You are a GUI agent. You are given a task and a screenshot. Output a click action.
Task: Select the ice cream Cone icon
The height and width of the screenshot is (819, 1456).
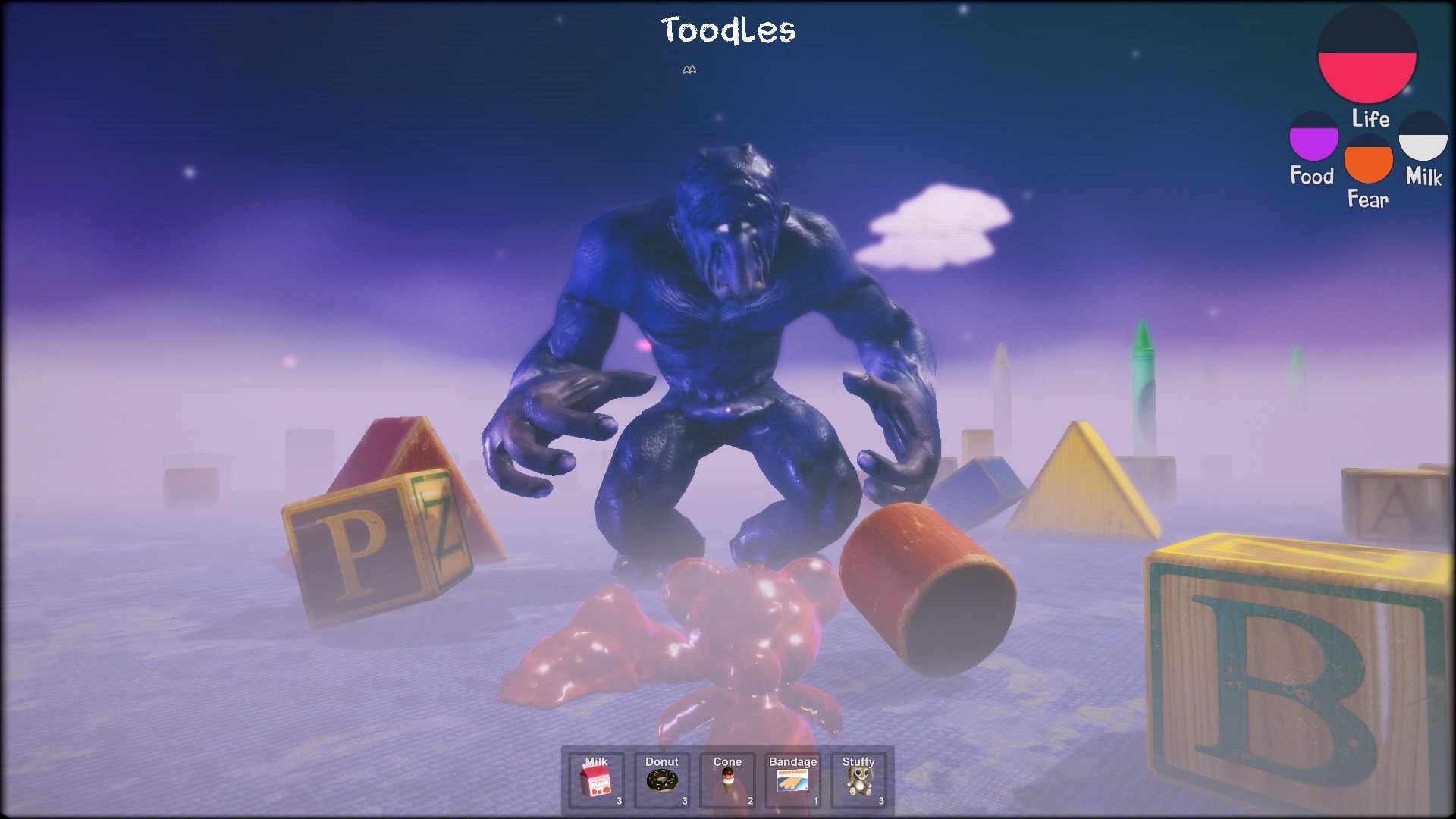[x=727, y=781]
